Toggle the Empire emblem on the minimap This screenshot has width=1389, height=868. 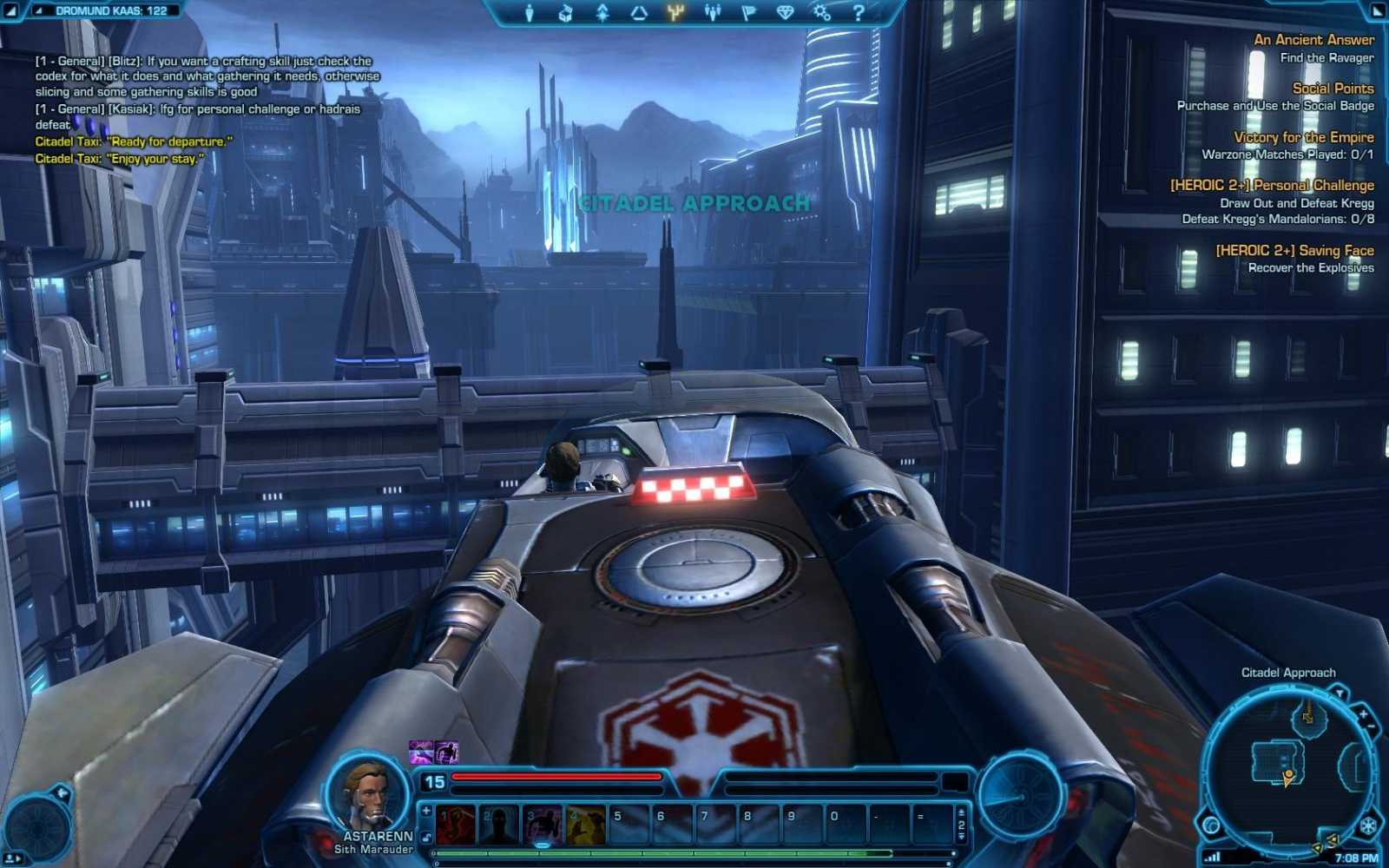(x=1366, y=825)
